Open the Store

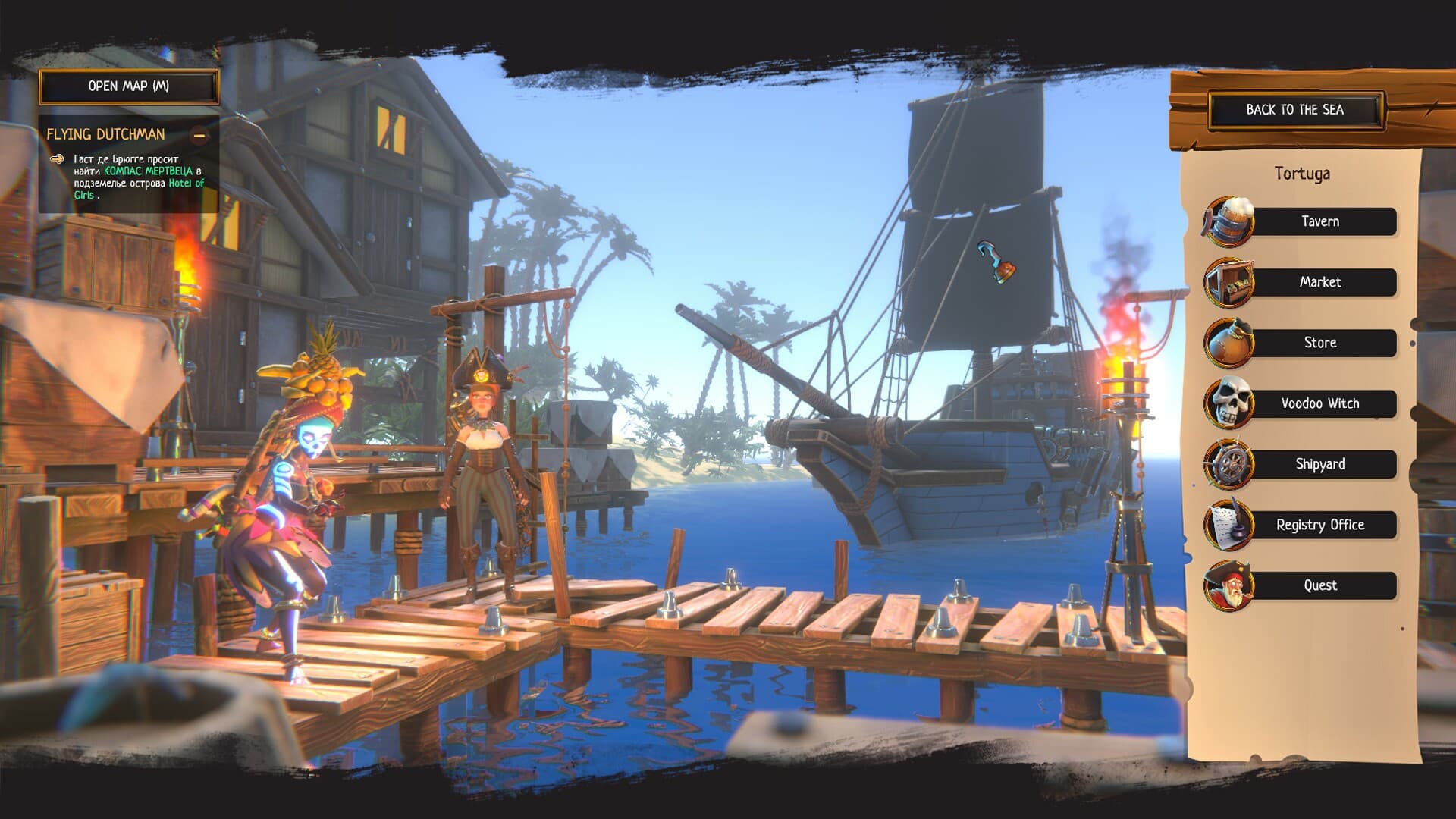[1320, 343]
